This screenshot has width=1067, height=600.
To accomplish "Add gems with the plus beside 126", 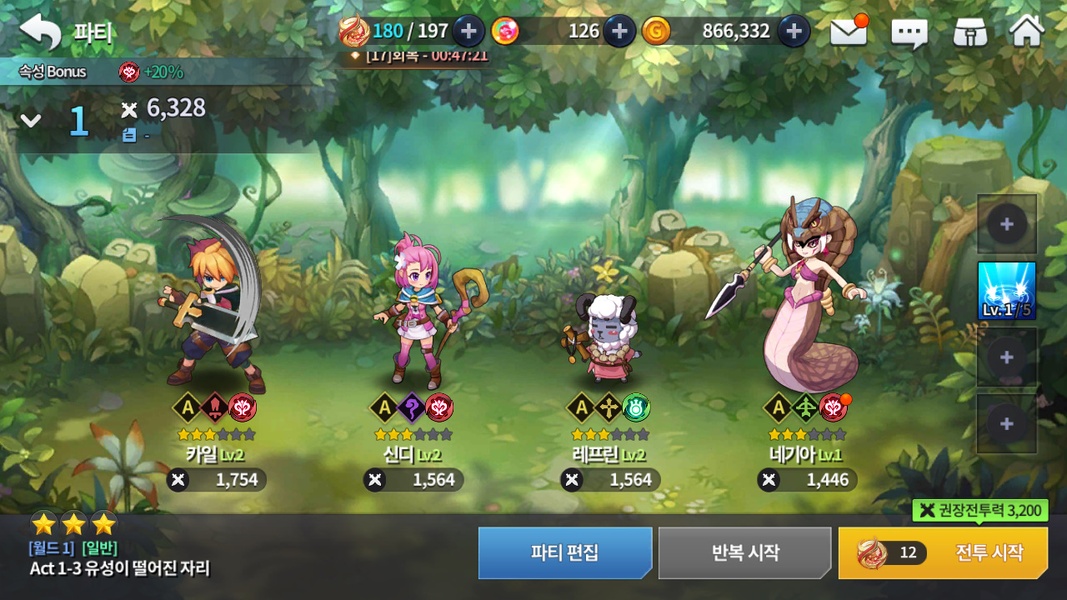I will (619, 31).
